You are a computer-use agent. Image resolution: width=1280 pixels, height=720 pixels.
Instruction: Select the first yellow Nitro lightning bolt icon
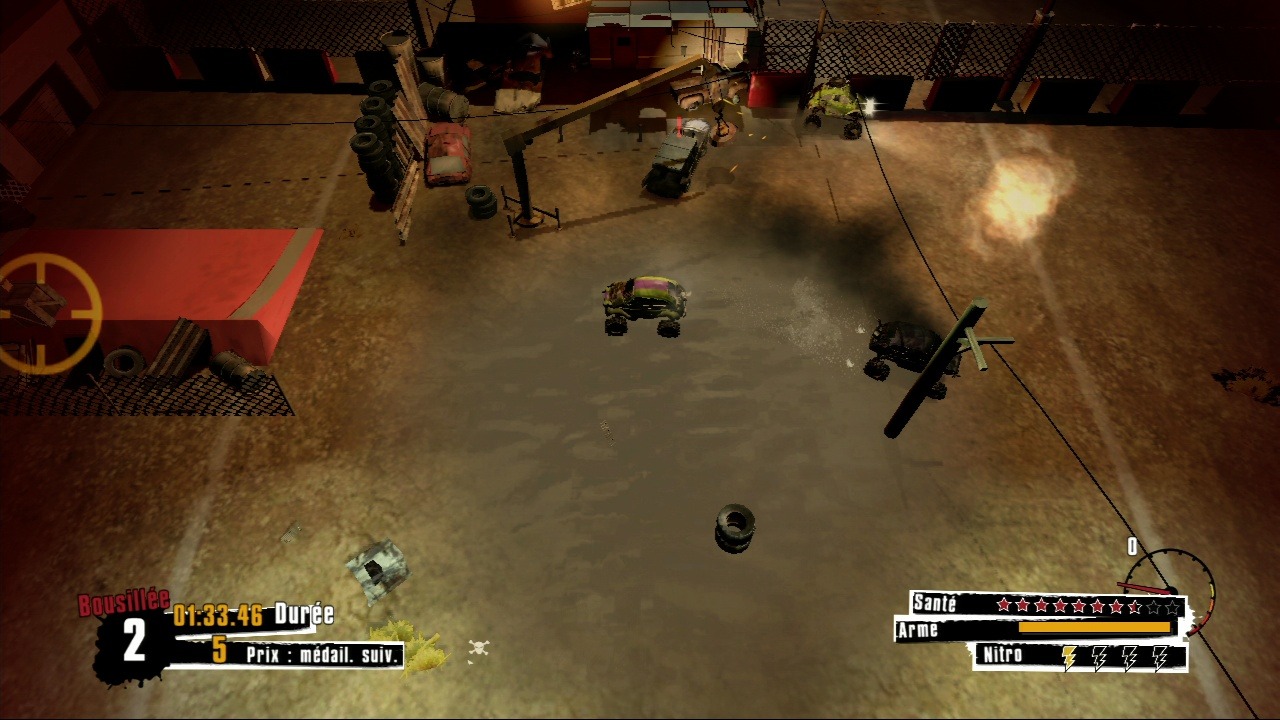[1069, 657]
